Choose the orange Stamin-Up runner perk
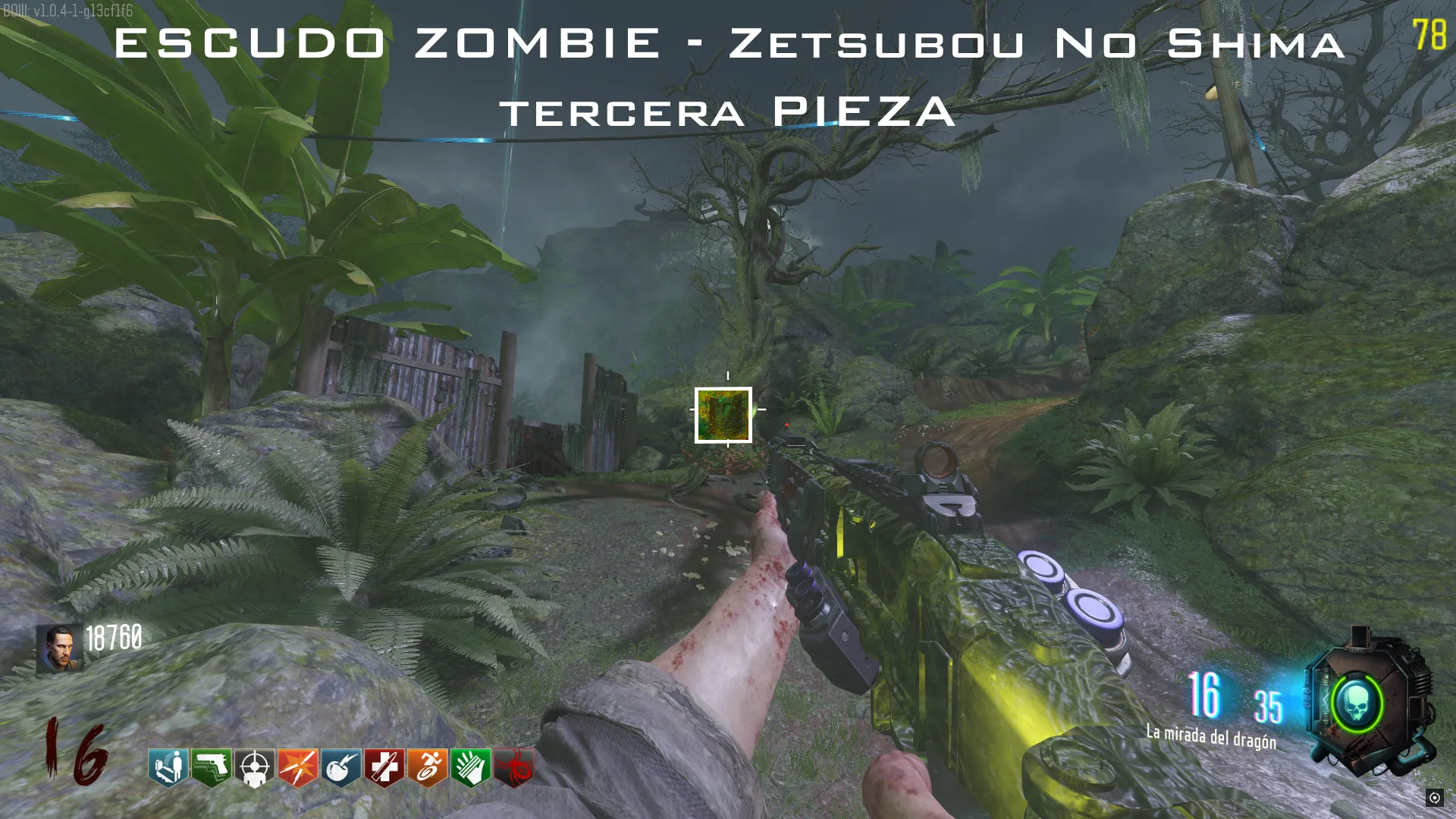This screenshot has width=1456, height=819. (428, 767)
